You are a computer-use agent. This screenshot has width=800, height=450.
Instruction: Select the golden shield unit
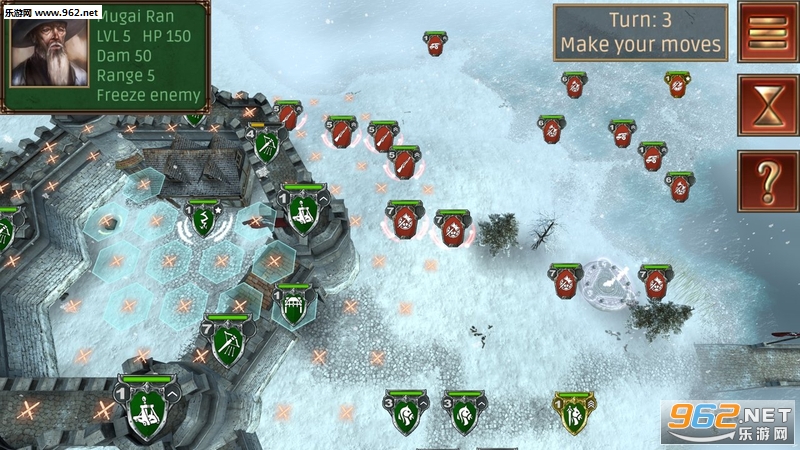(574, 414)
